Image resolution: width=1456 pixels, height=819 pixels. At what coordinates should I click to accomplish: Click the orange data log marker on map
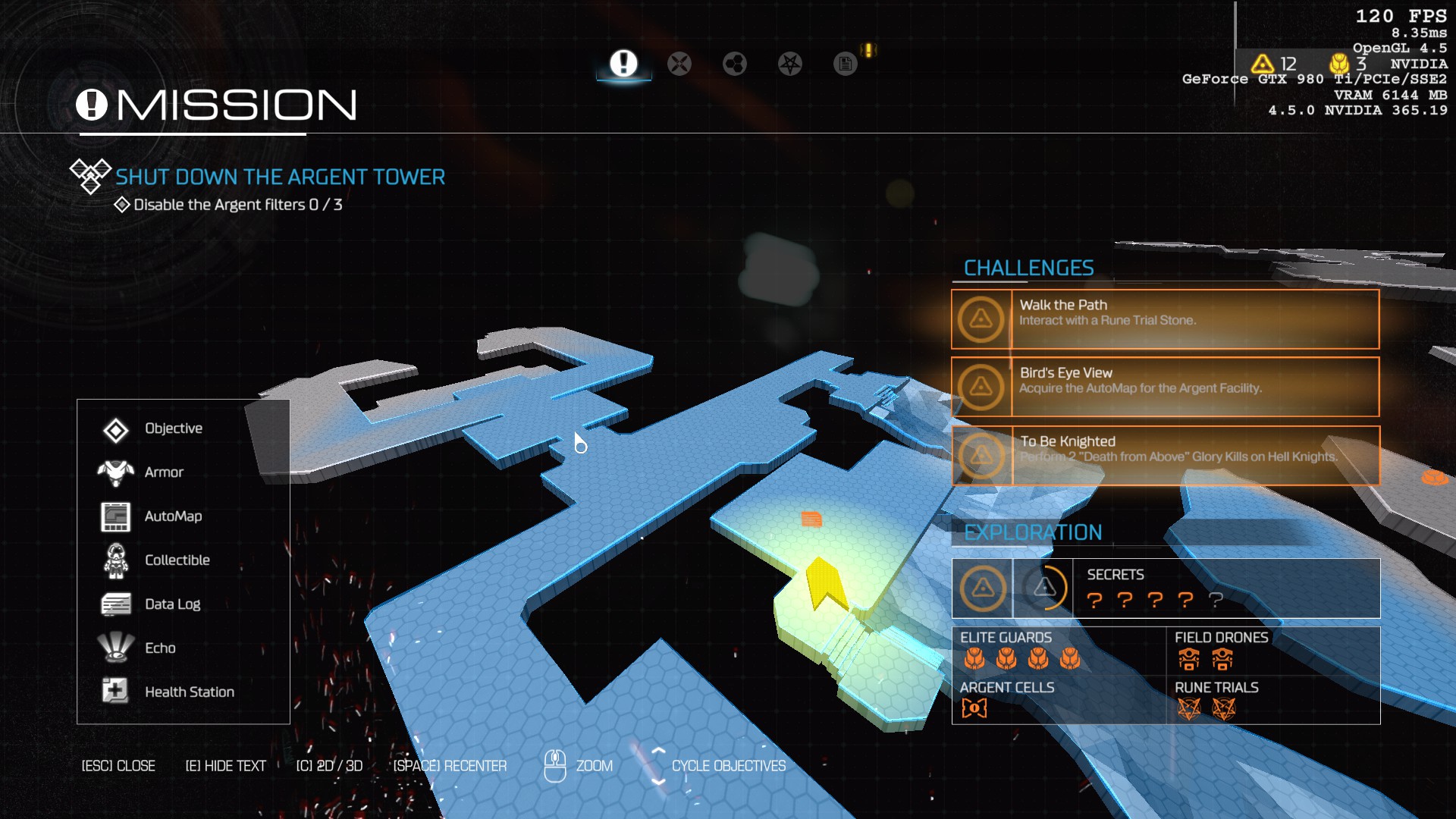coord(811,519)
